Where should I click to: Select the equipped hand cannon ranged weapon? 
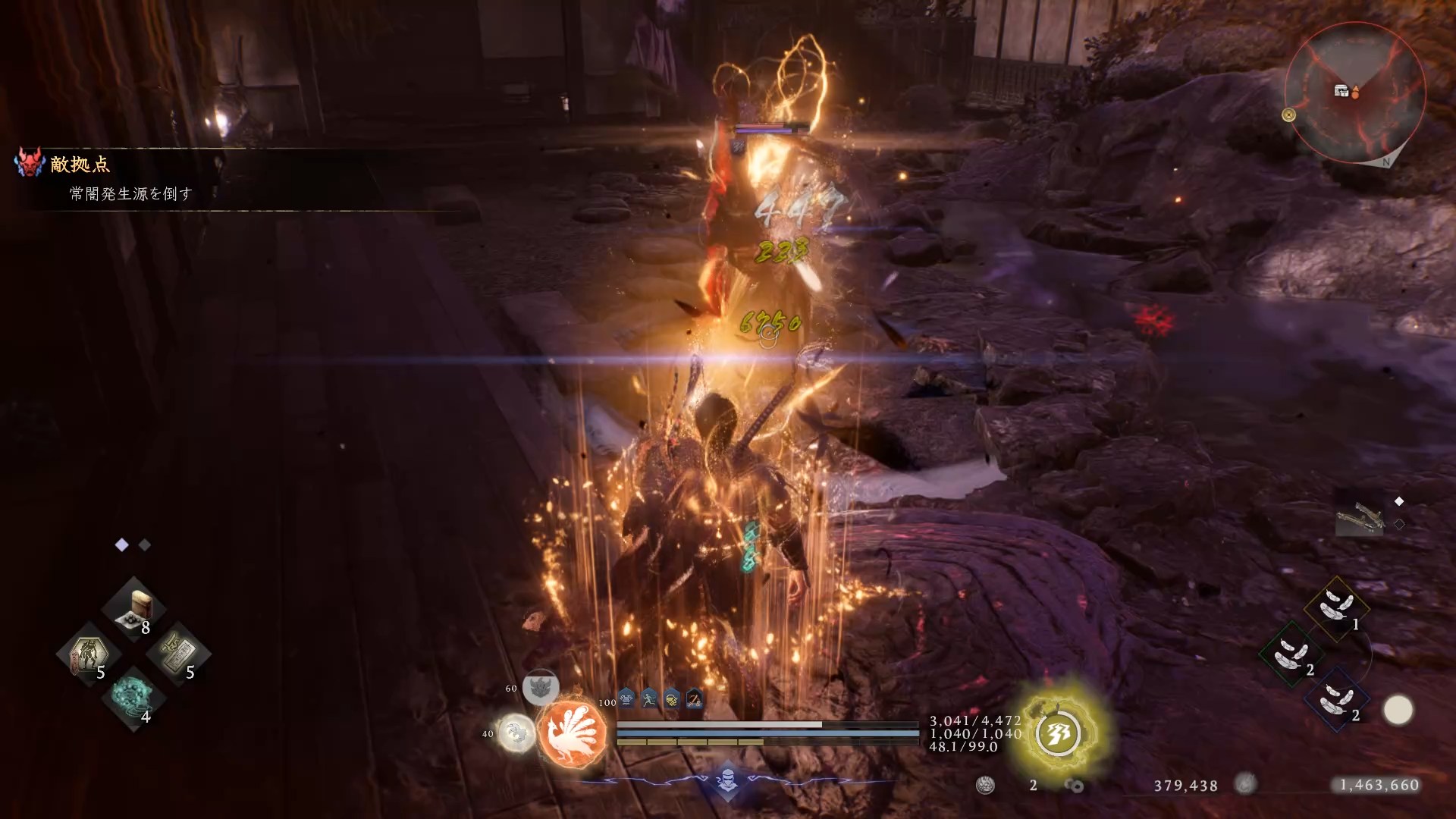pos(1360,519)
